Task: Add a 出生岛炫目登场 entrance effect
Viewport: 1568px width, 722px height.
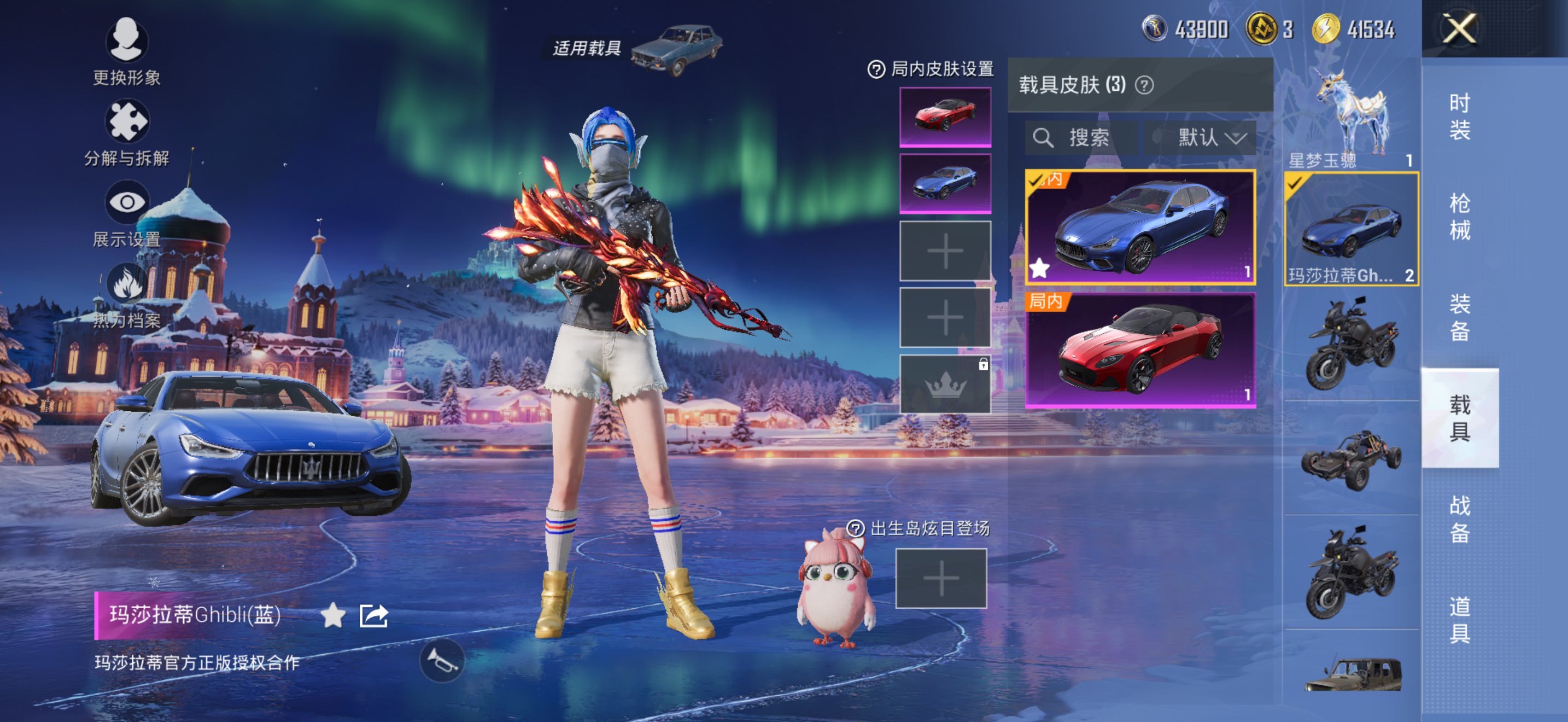Action: point(940,578)
